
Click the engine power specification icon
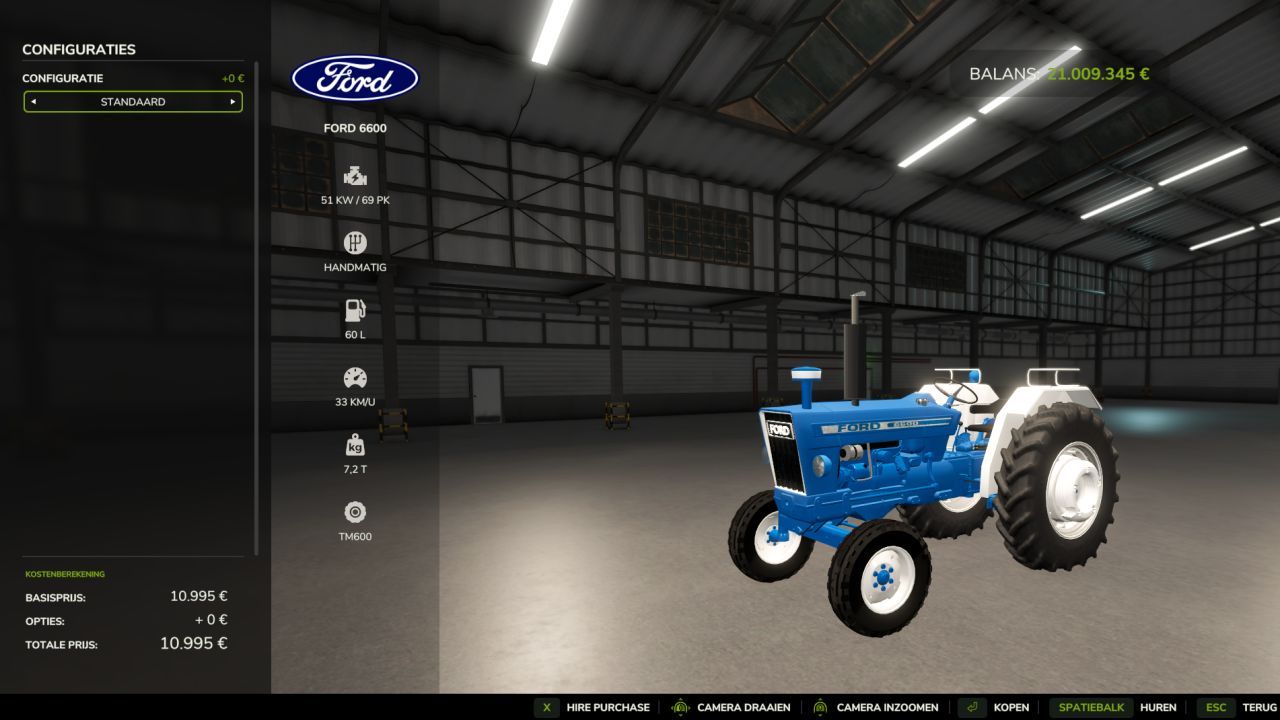tap(355, 175)
